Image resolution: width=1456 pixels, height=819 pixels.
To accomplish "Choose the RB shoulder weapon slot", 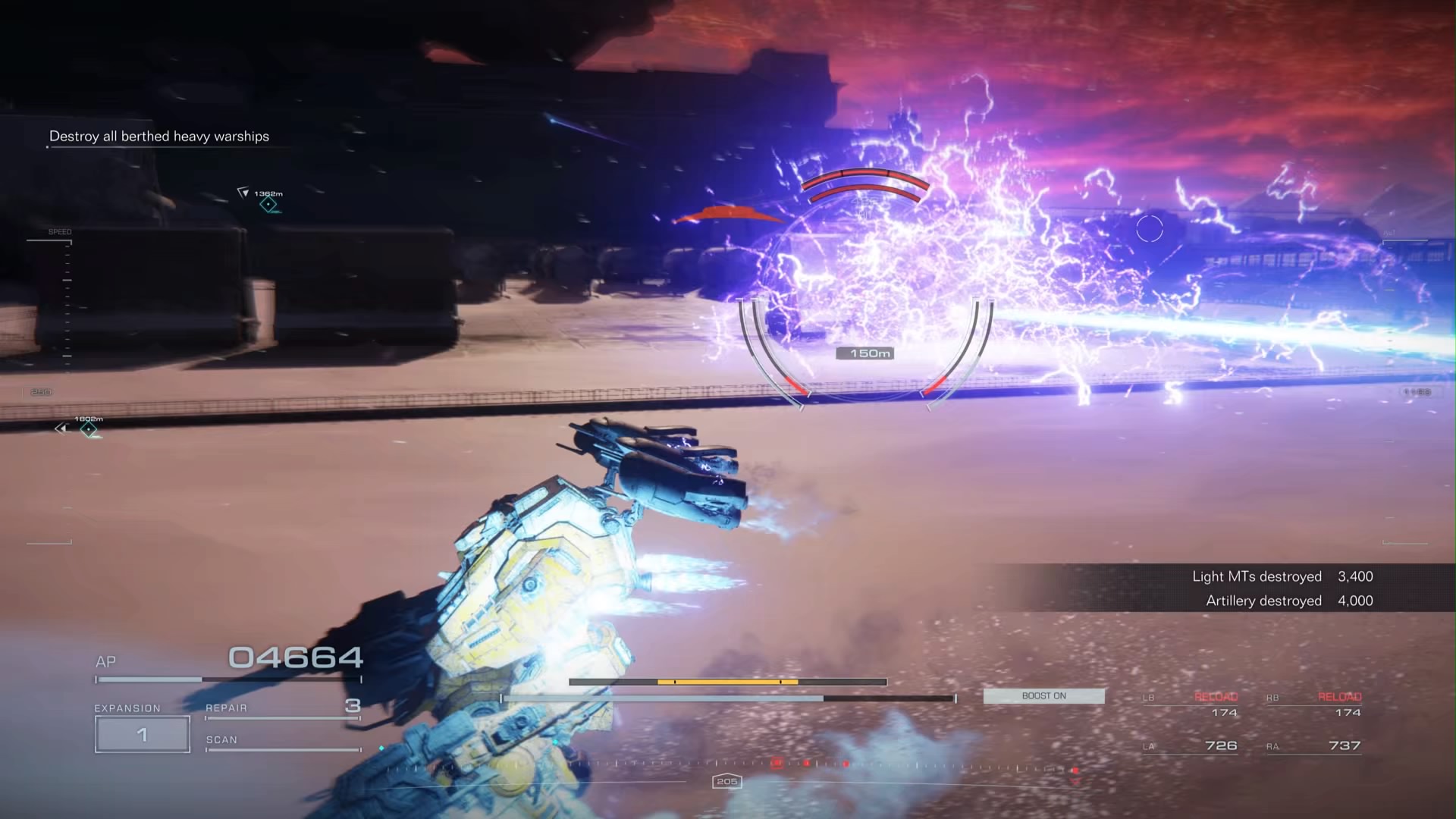I will pos(1314,705).
